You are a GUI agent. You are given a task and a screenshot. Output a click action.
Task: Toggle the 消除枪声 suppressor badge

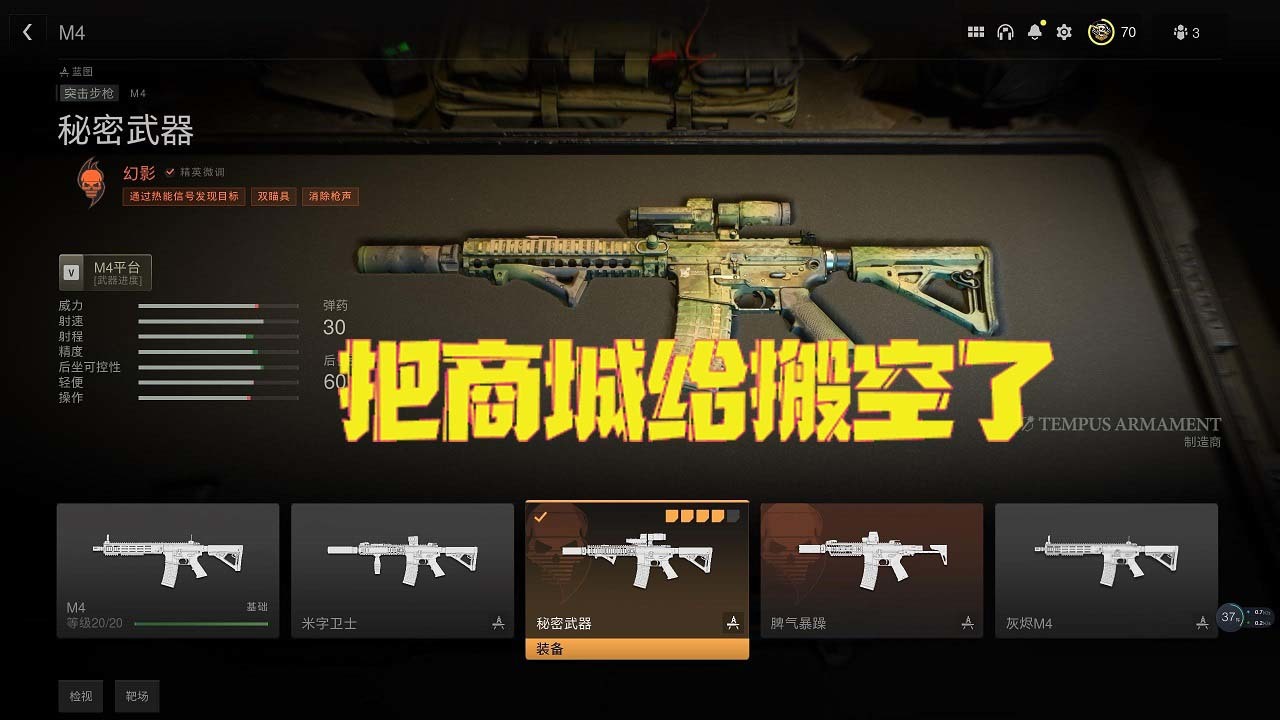(x=330, y=196)
